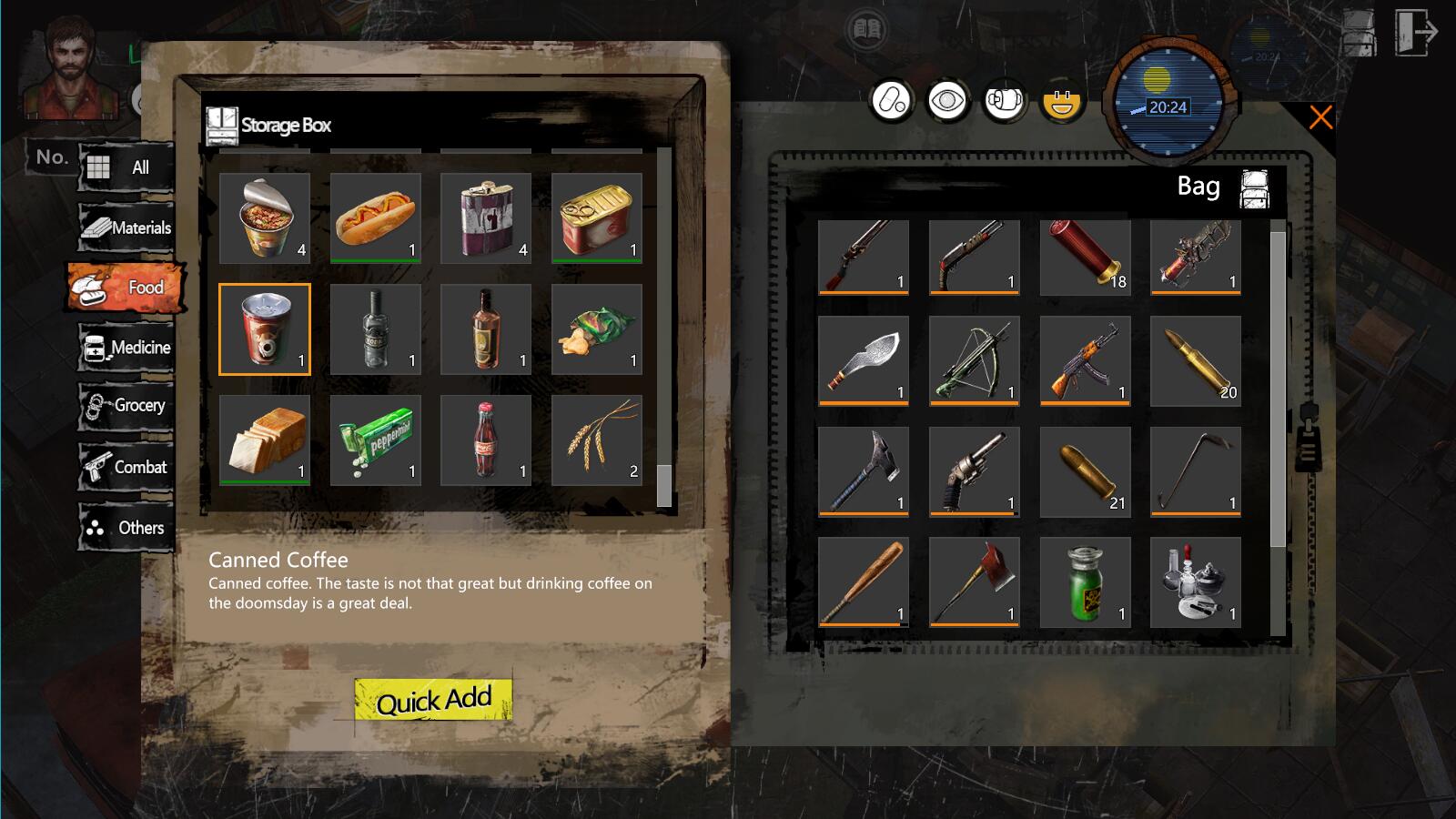Collapse the Food category list
Image resolution: width=1456 pixels, height=819 pixels.
pyautogui.click(x=125, y=288)
